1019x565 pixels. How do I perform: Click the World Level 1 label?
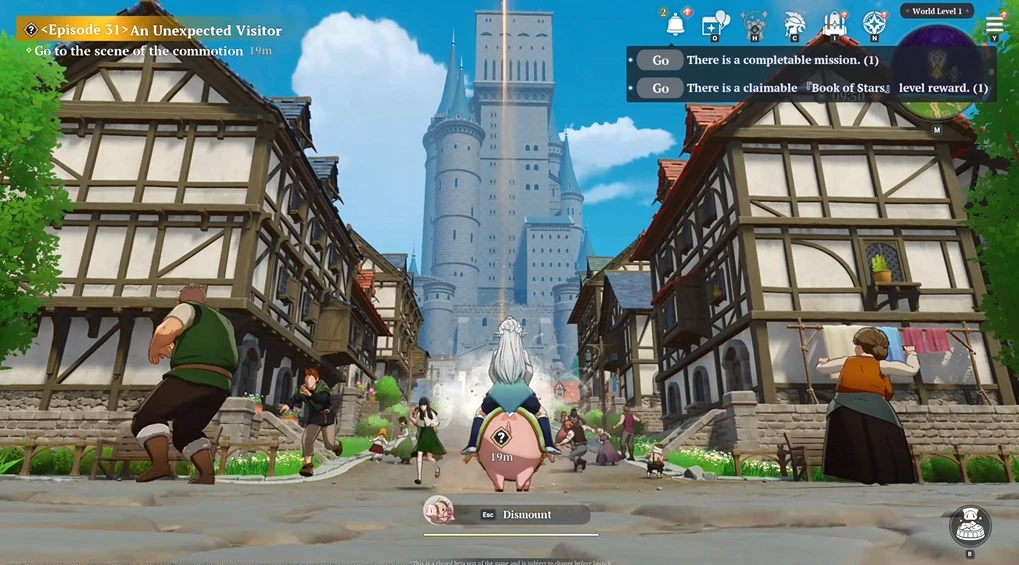(x=937, y=11)
